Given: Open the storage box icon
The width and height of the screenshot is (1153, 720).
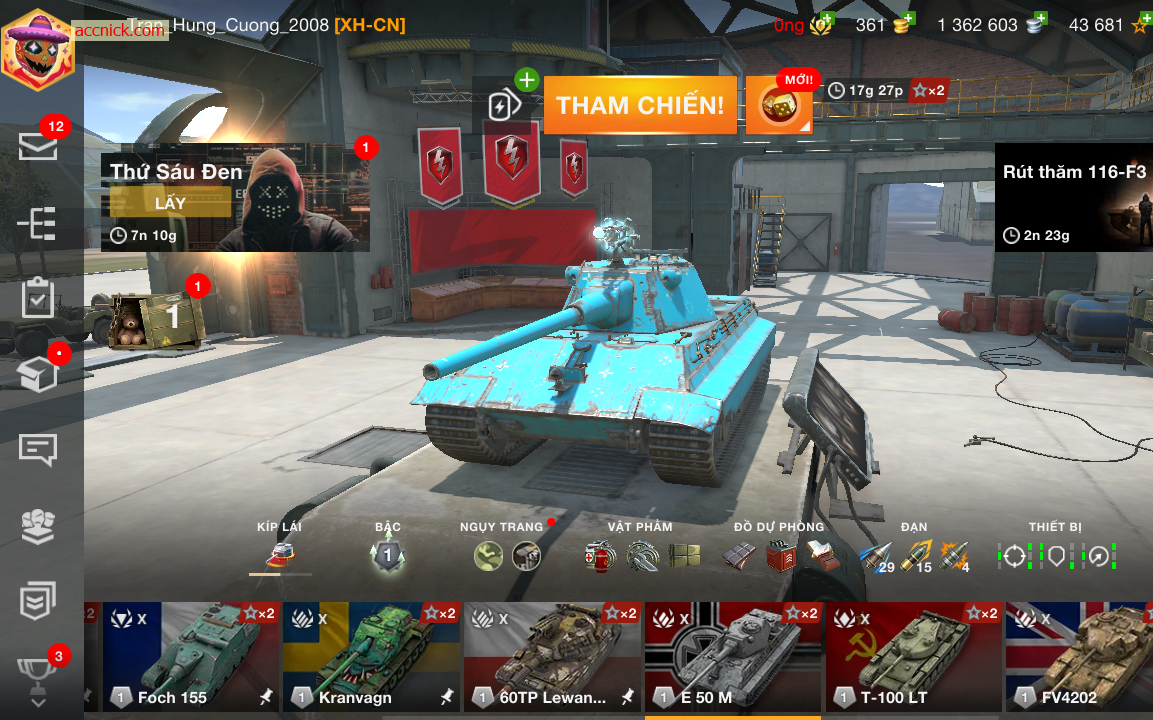Looking at the screenshot, I should point(38,375).
